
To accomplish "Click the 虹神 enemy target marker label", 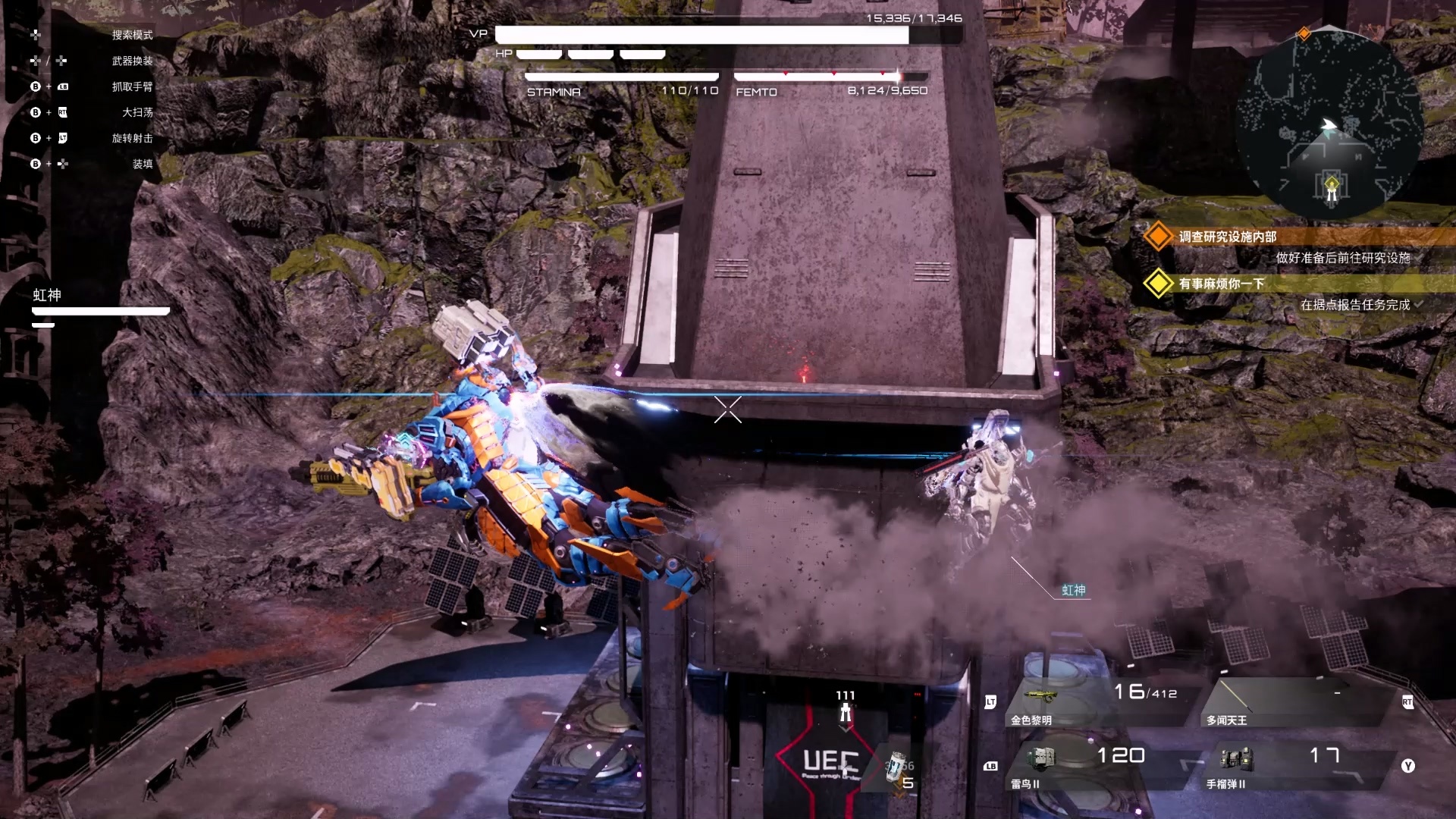I will pyautogui.click(x=1073, y=590).
